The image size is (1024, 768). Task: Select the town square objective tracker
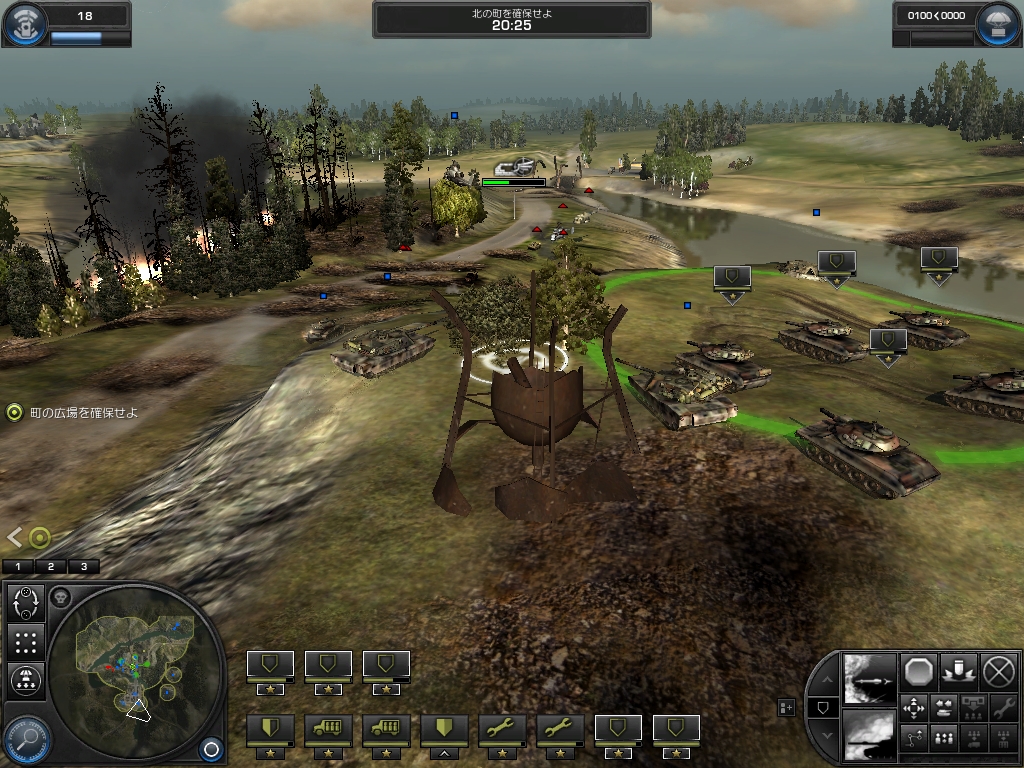(x=14, y=412)
